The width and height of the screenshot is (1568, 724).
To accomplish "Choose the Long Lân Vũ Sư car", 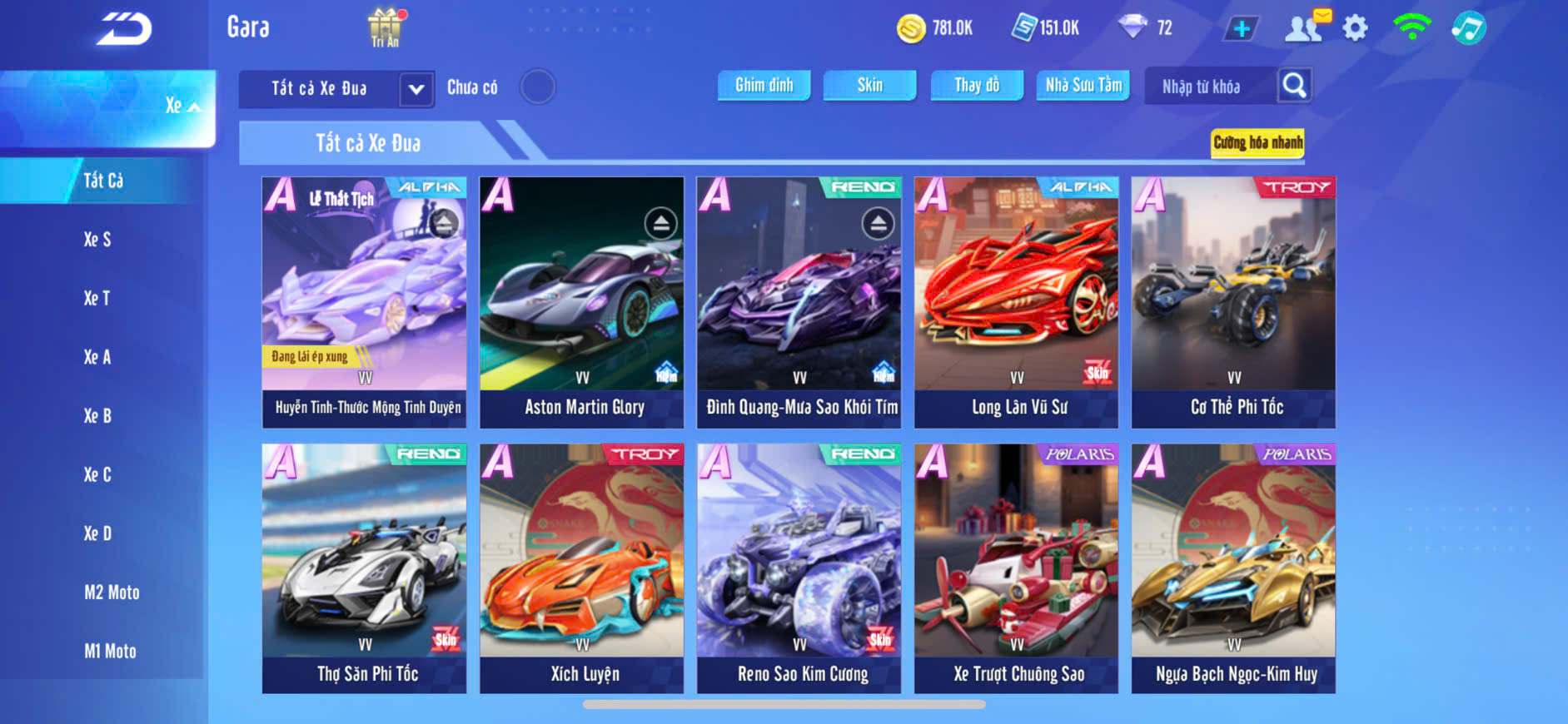I will coord(1016,303).
